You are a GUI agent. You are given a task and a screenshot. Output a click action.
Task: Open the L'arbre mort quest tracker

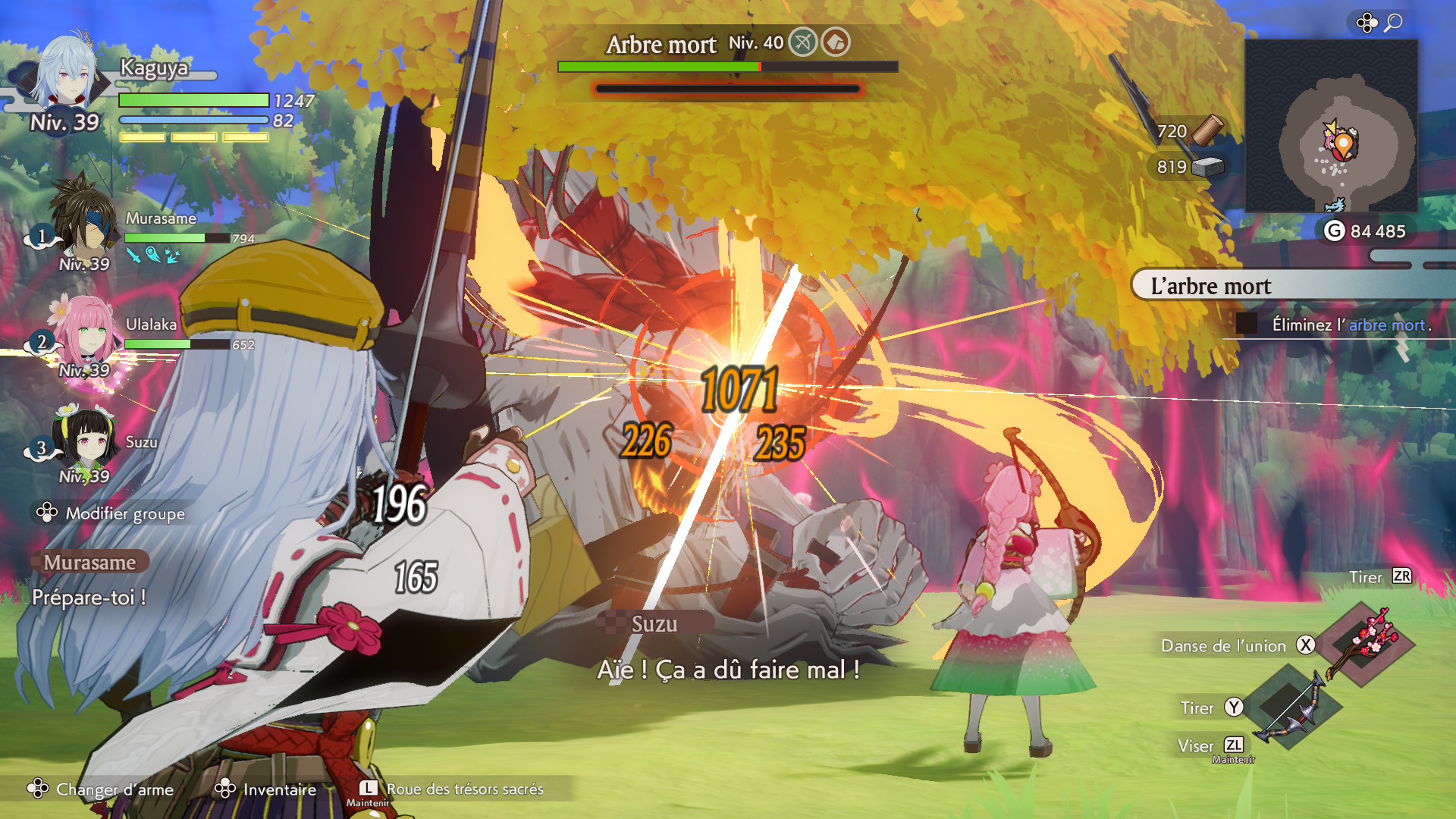(1289, 286)
